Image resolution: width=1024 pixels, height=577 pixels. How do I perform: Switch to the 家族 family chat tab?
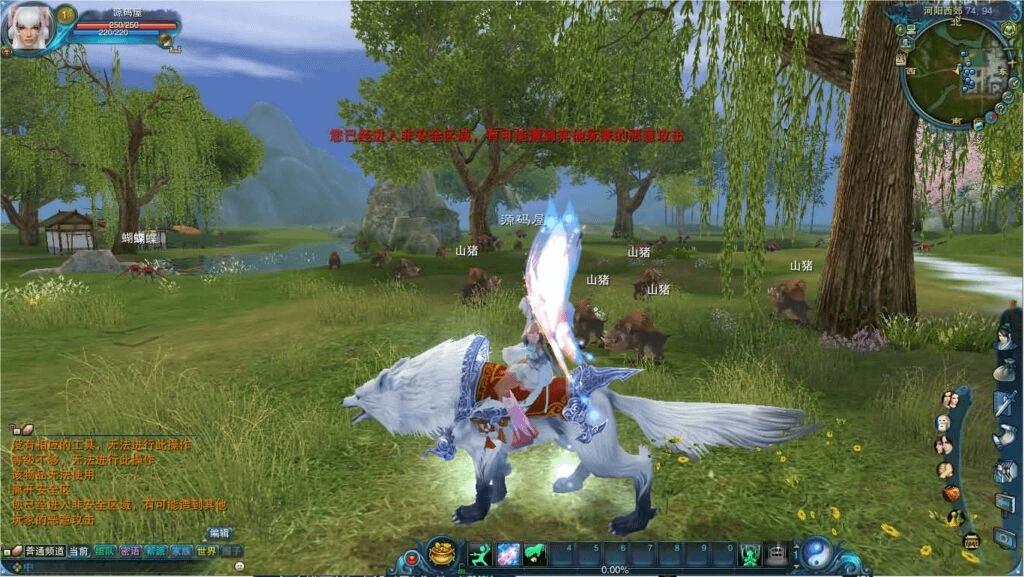point(180,551)
